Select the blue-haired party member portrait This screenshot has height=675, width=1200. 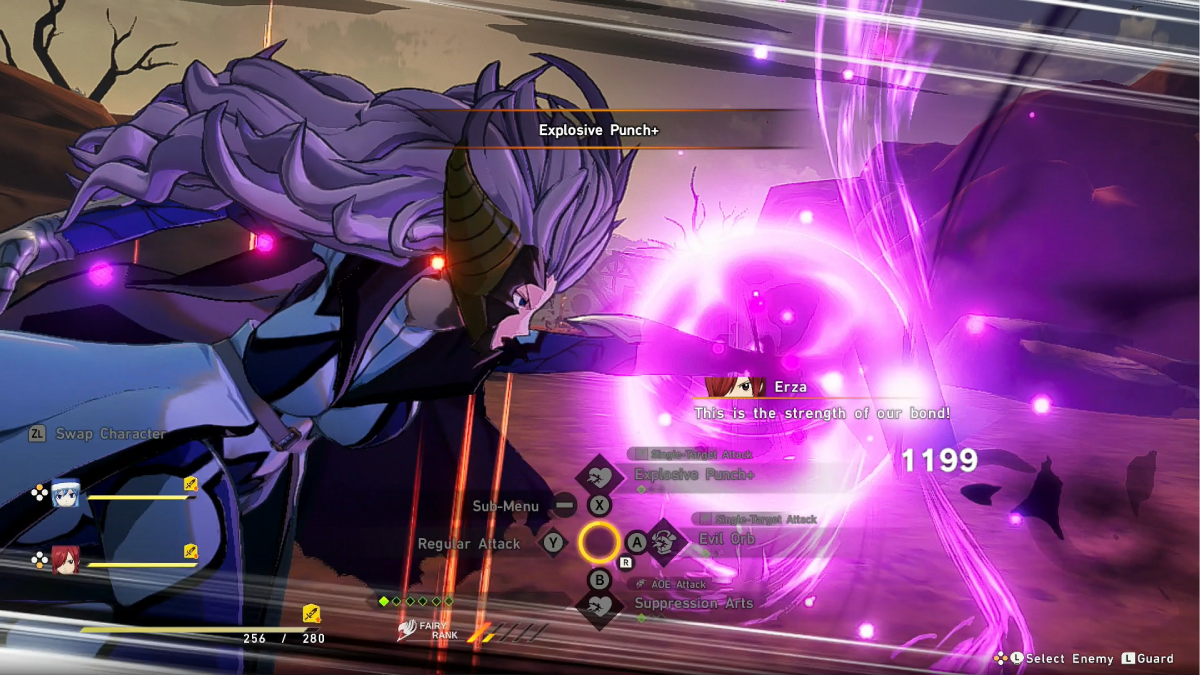point(65,494)
